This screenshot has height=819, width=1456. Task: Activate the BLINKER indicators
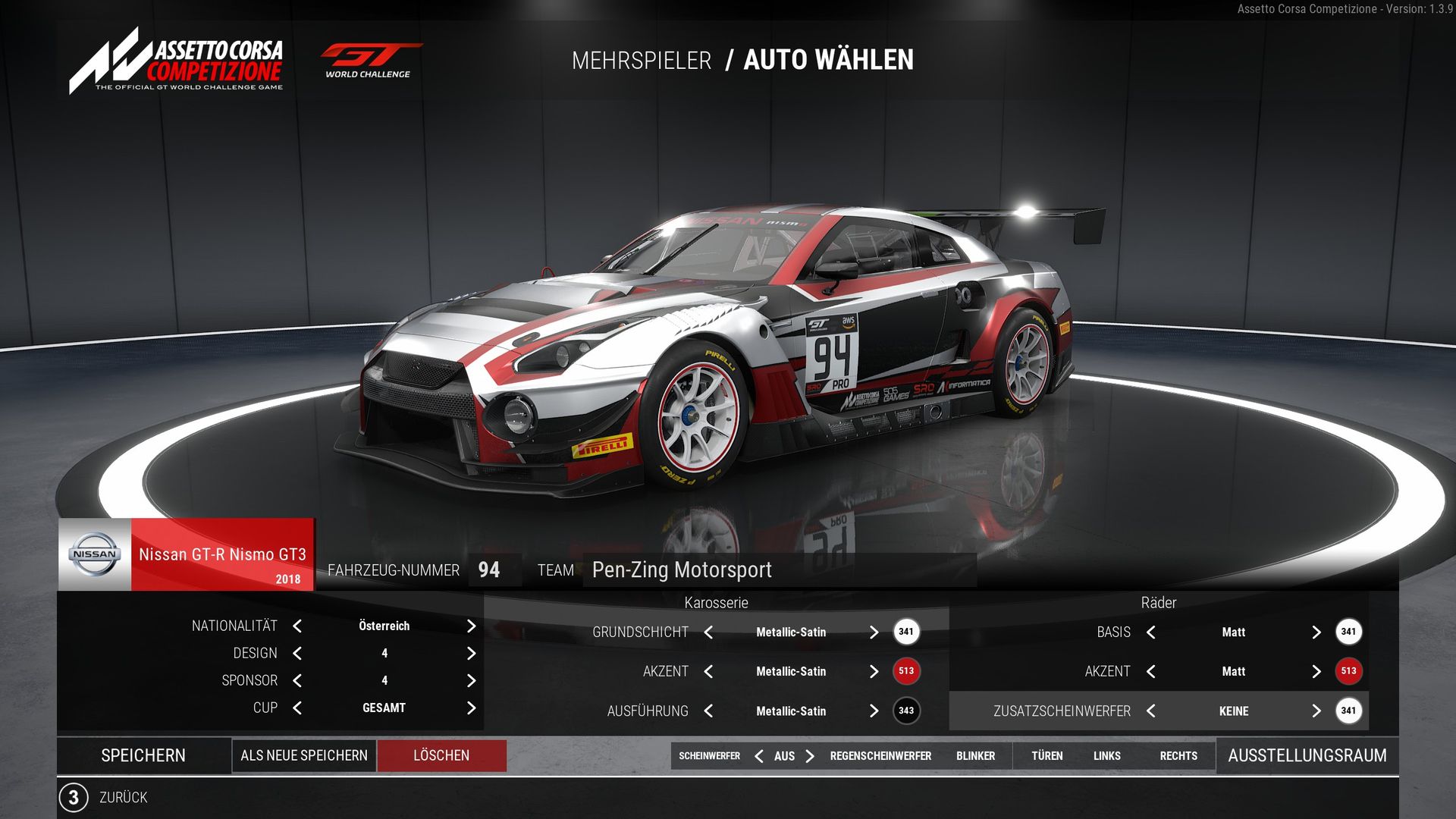[x=975, y=756]
